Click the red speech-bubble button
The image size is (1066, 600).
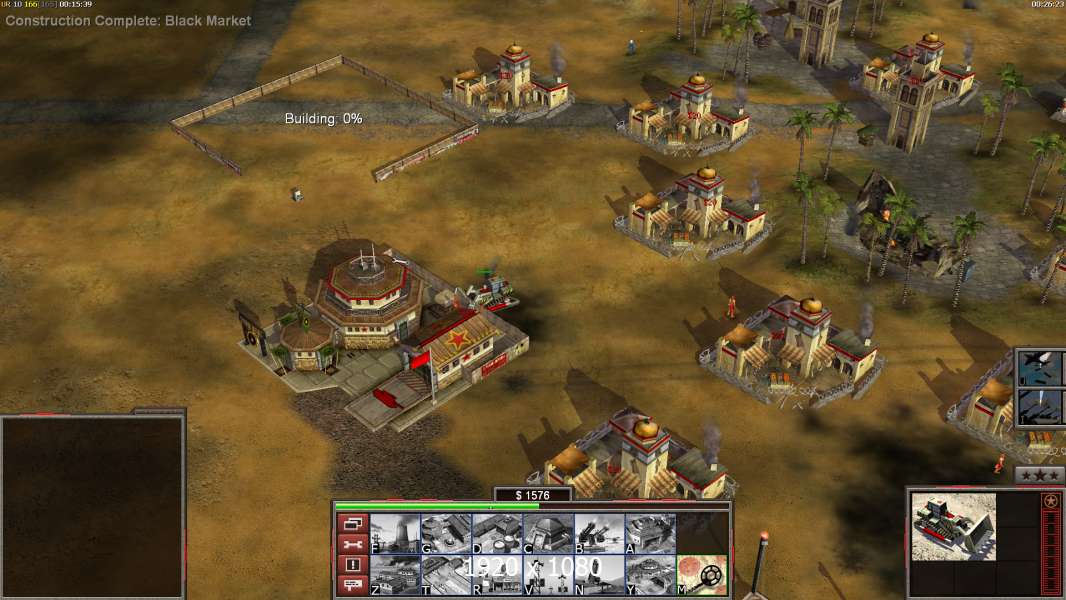352,585
